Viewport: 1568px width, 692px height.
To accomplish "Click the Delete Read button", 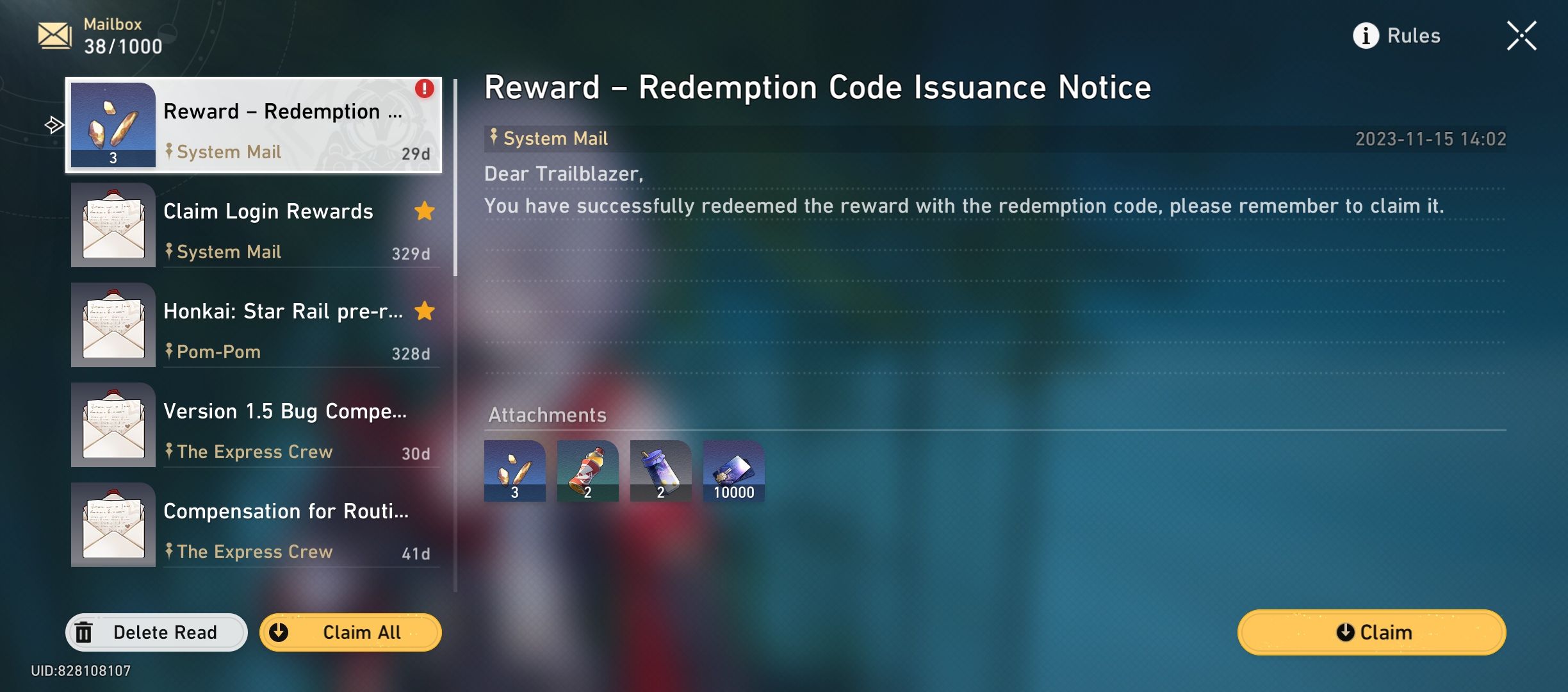I will (x=165, y=632).
